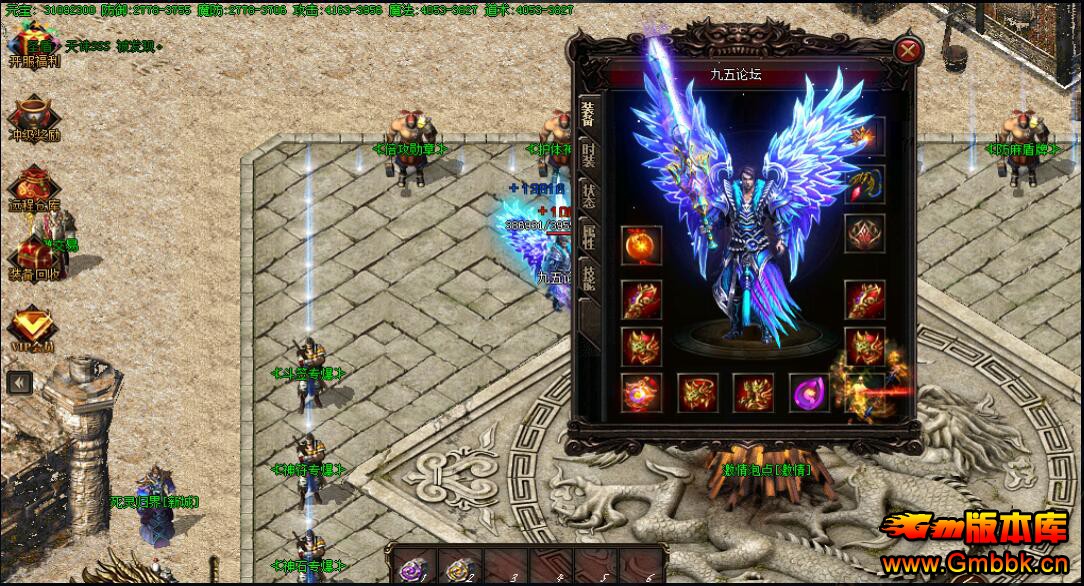Show the 属性 (attributes) tab
Image resolution: width=1084 pixels, height=586 pixels.
588,238
